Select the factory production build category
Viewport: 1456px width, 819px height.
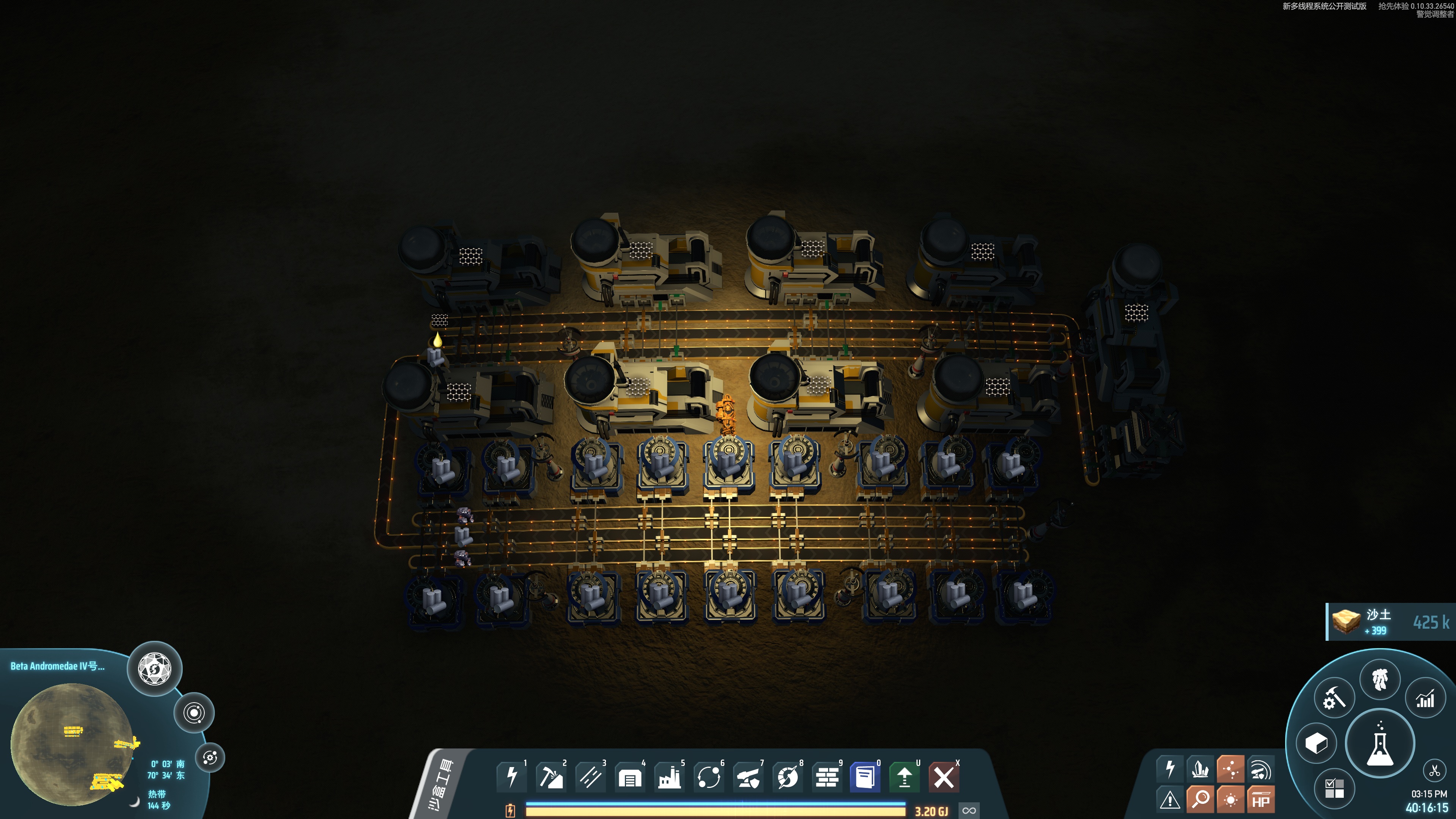click(669, 777)
